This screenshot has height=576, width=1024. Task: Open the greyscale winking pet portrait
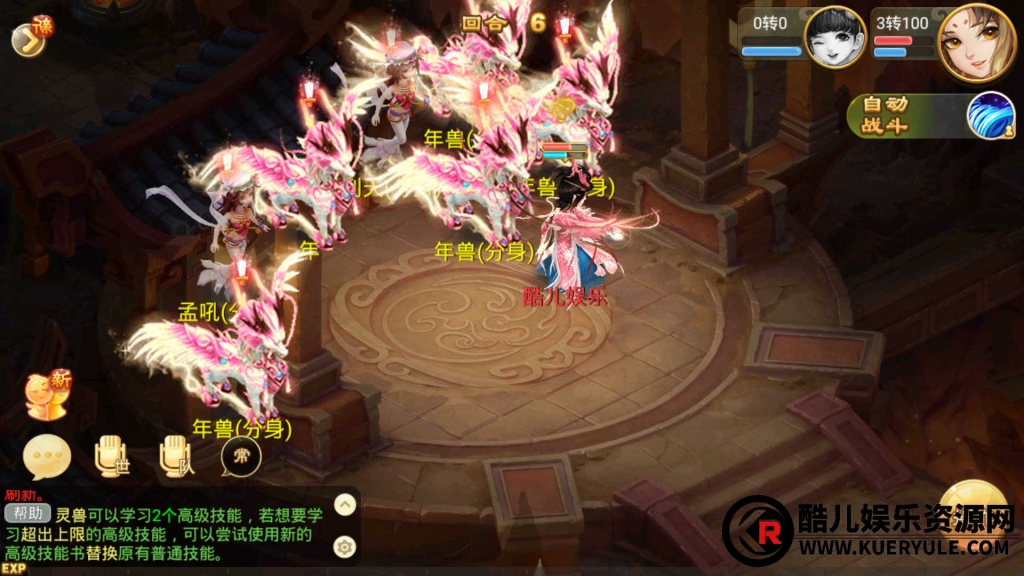click(x=834, y=38)
